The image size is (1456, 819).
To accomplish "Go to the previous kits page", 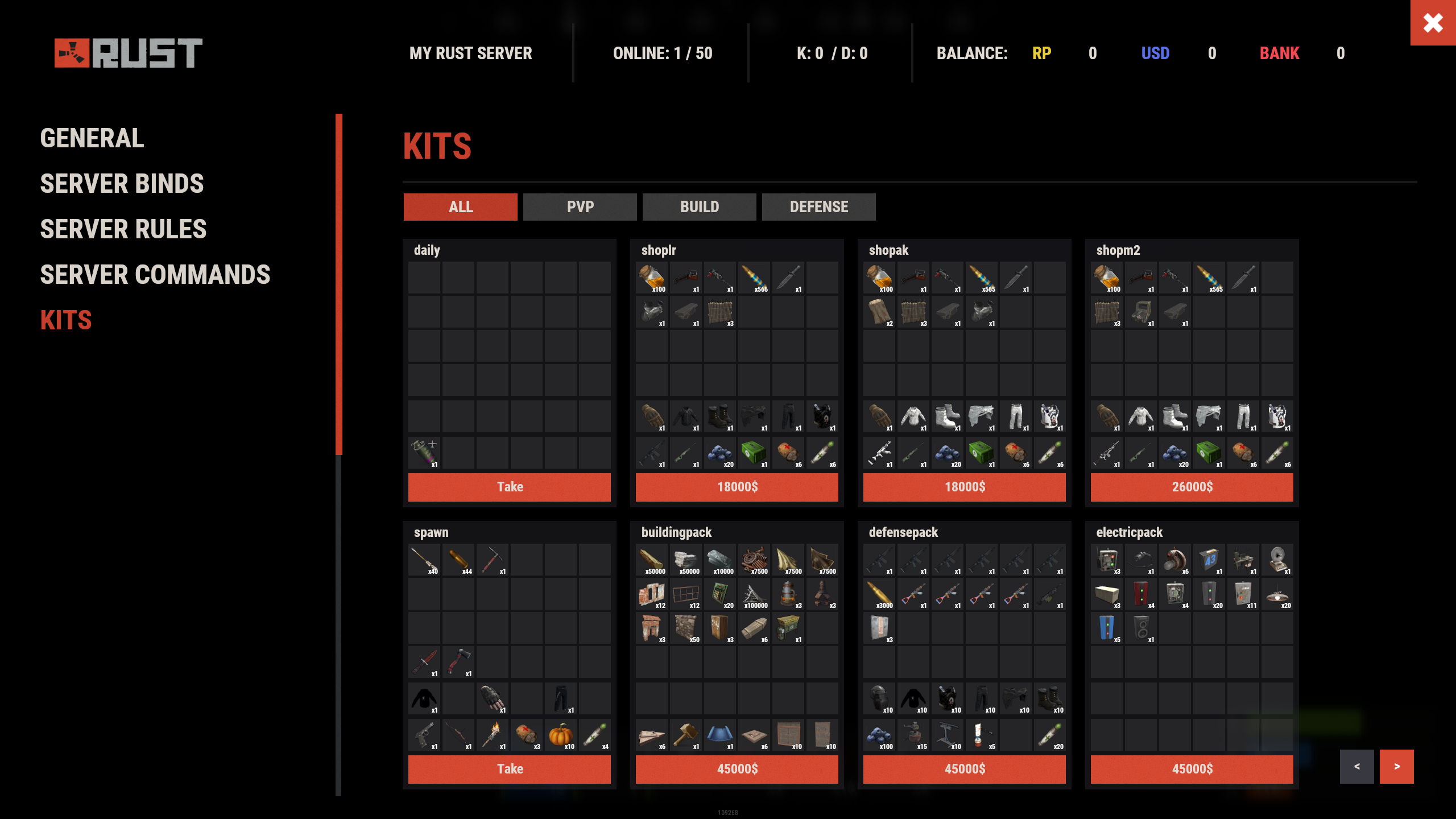I will tap(1356, 767).
